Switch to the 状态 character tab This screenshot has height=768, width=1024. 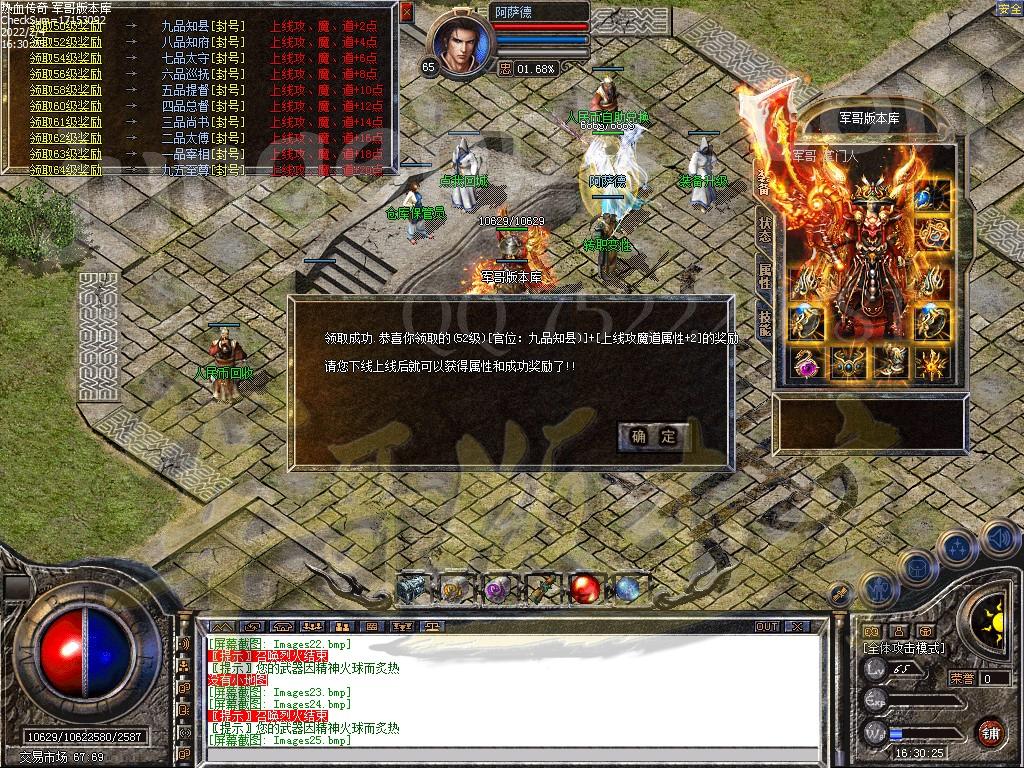[x=765, y=230]
